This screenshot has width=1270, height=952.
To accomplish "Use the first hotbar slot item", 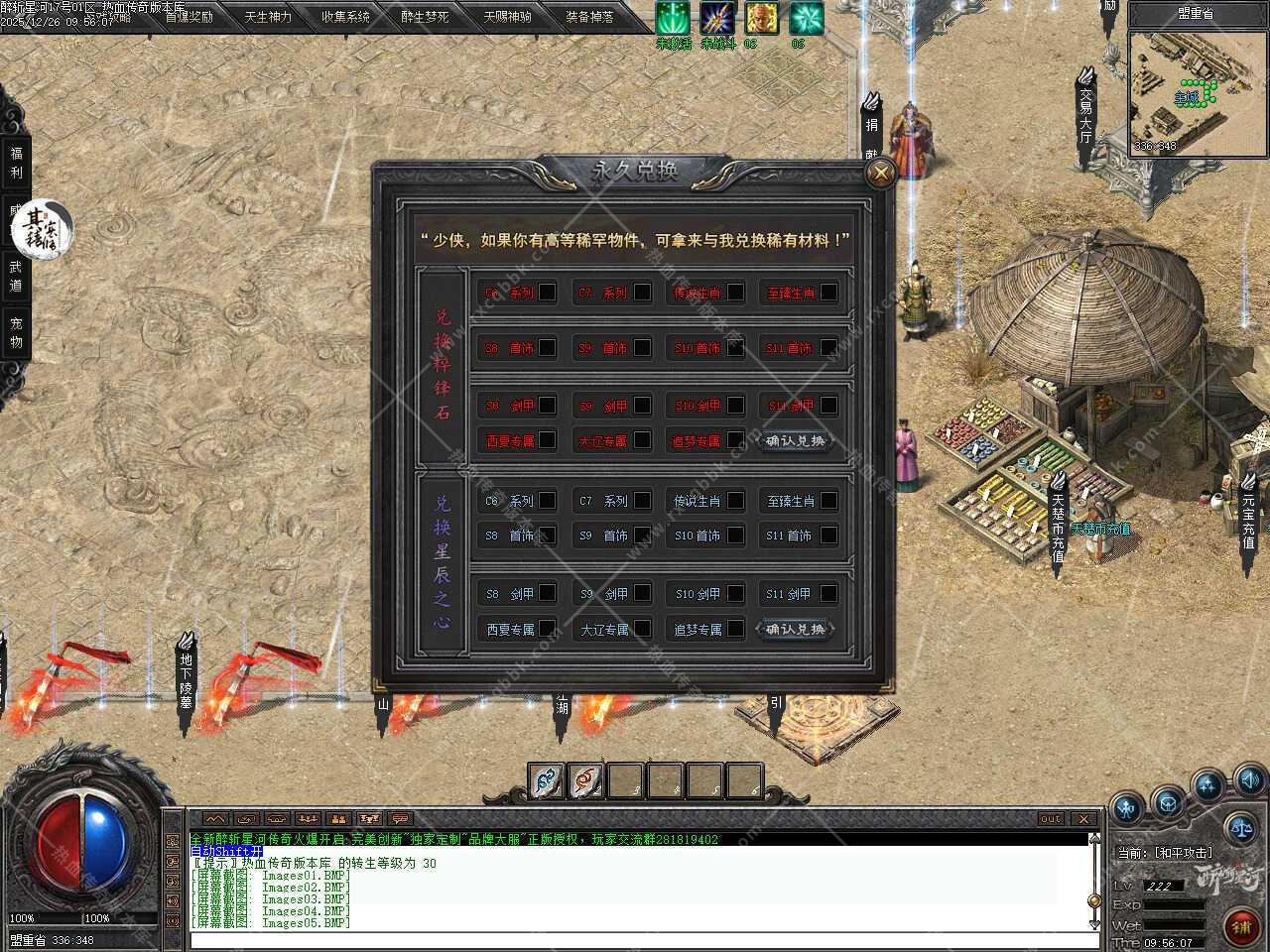I will pyautogui.click(x=547, y=781).
